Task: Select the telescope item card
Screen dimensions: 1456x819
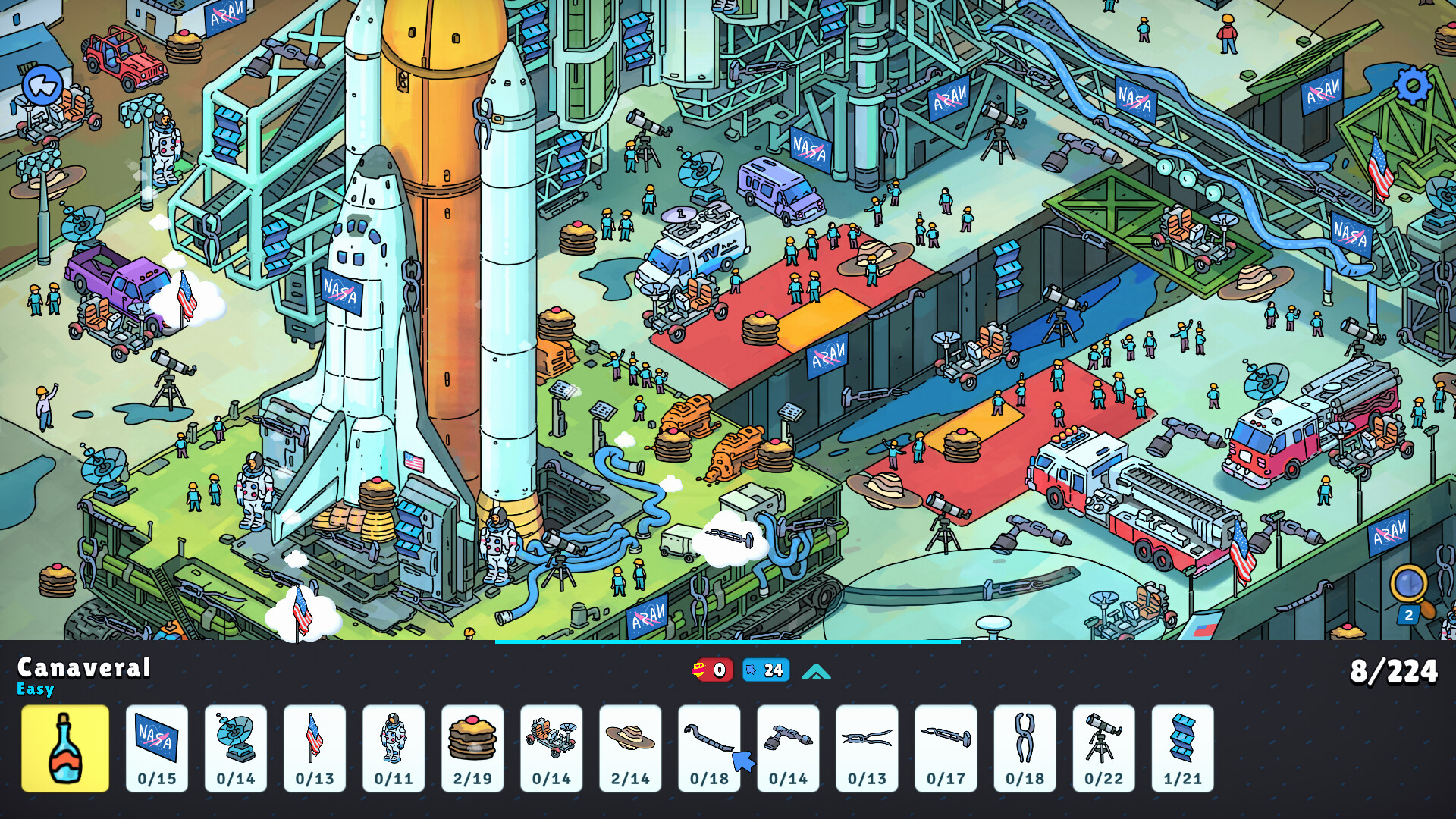Action: pyautogui.click(x=1103, y=748)
